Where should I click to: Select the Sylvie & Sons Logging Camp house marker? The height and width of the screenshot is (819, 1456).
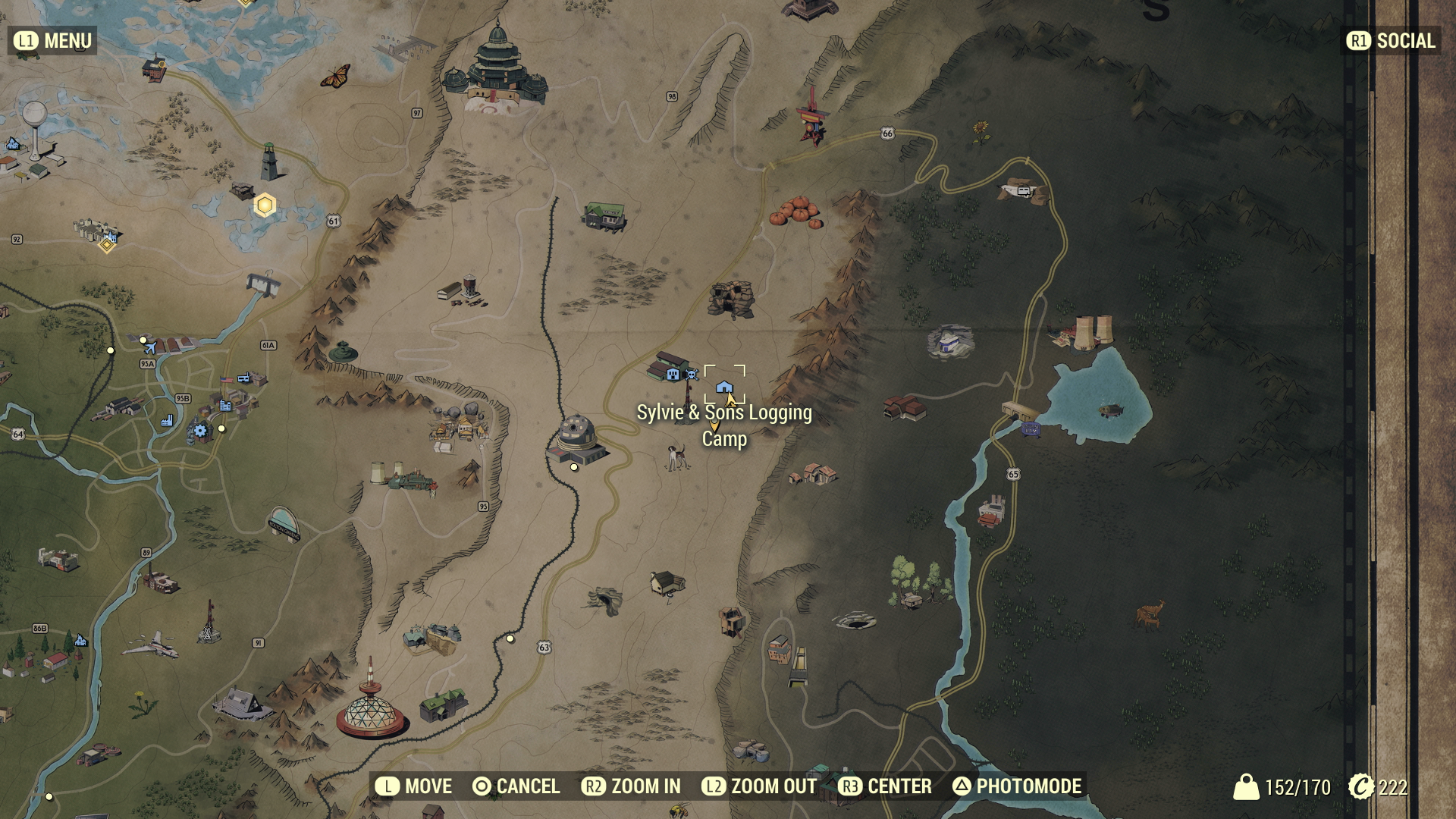pos(726,387)
